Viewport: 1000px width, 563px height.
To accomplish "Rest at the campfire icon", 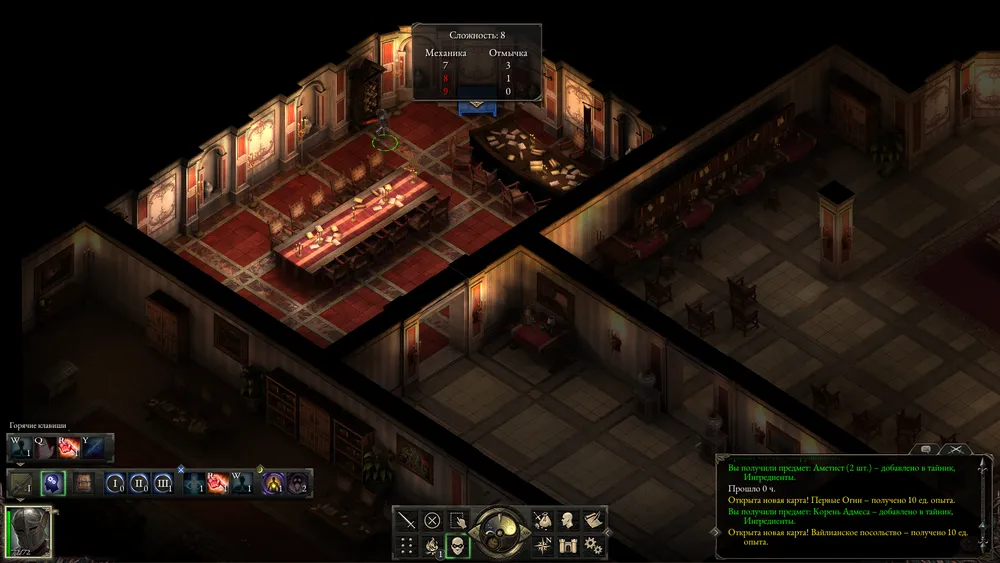I will pos(432,546).
